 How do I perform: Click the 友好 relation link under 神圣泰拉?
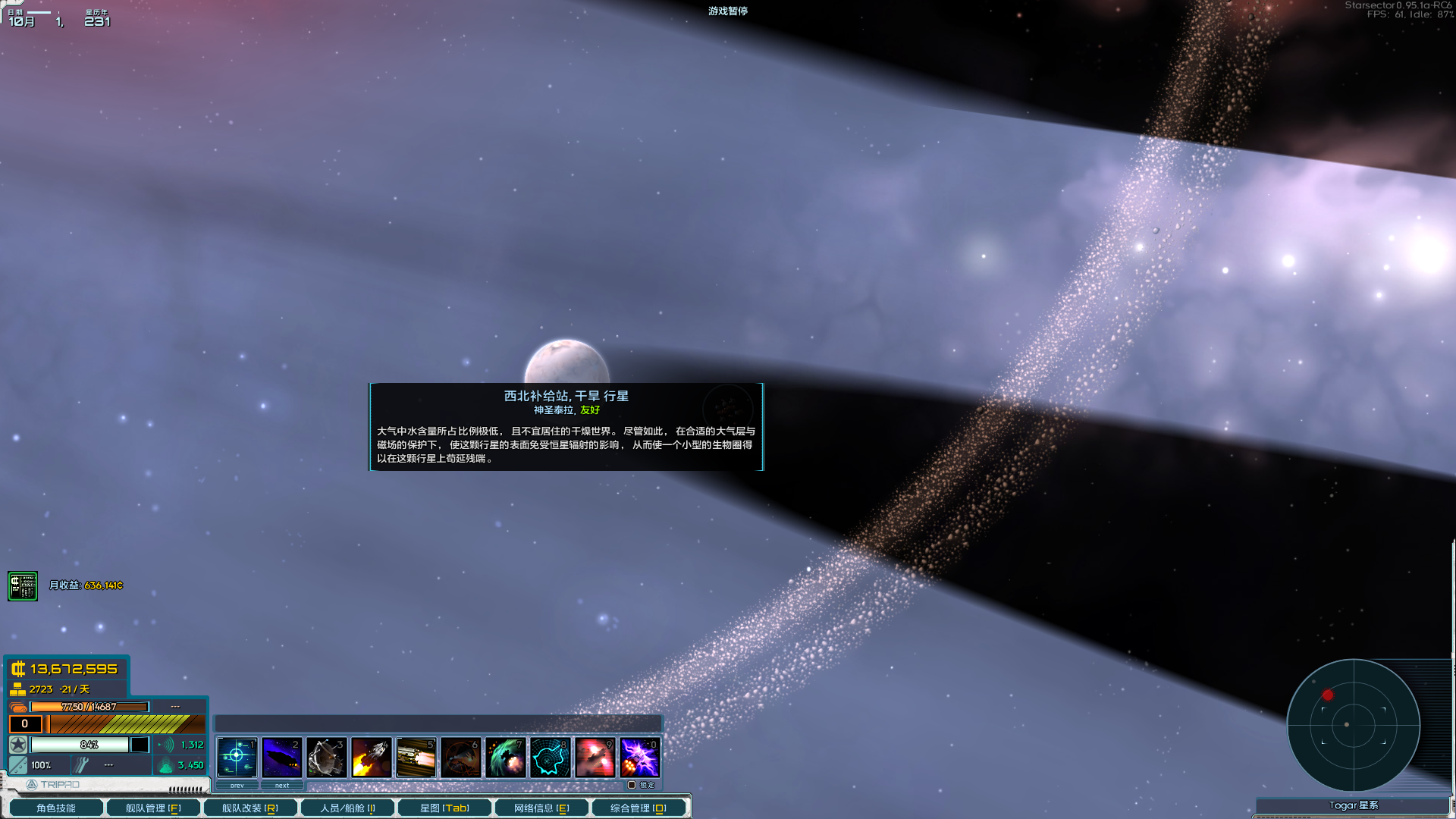click(x=591, y=410)
